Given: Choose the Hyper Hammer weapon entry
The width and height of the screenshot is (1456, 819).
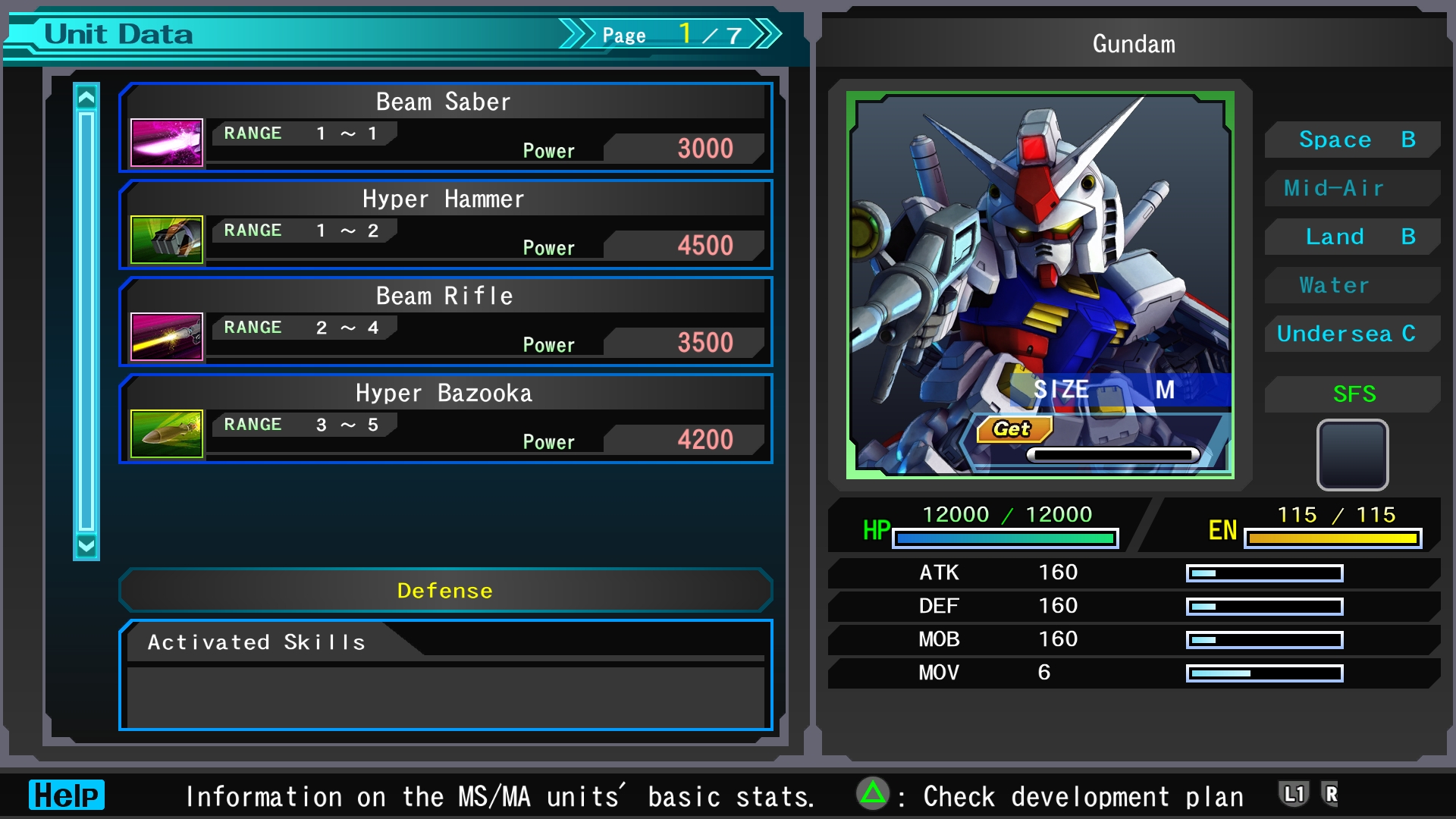Looking at the screenshot, I should coord(446,224).
